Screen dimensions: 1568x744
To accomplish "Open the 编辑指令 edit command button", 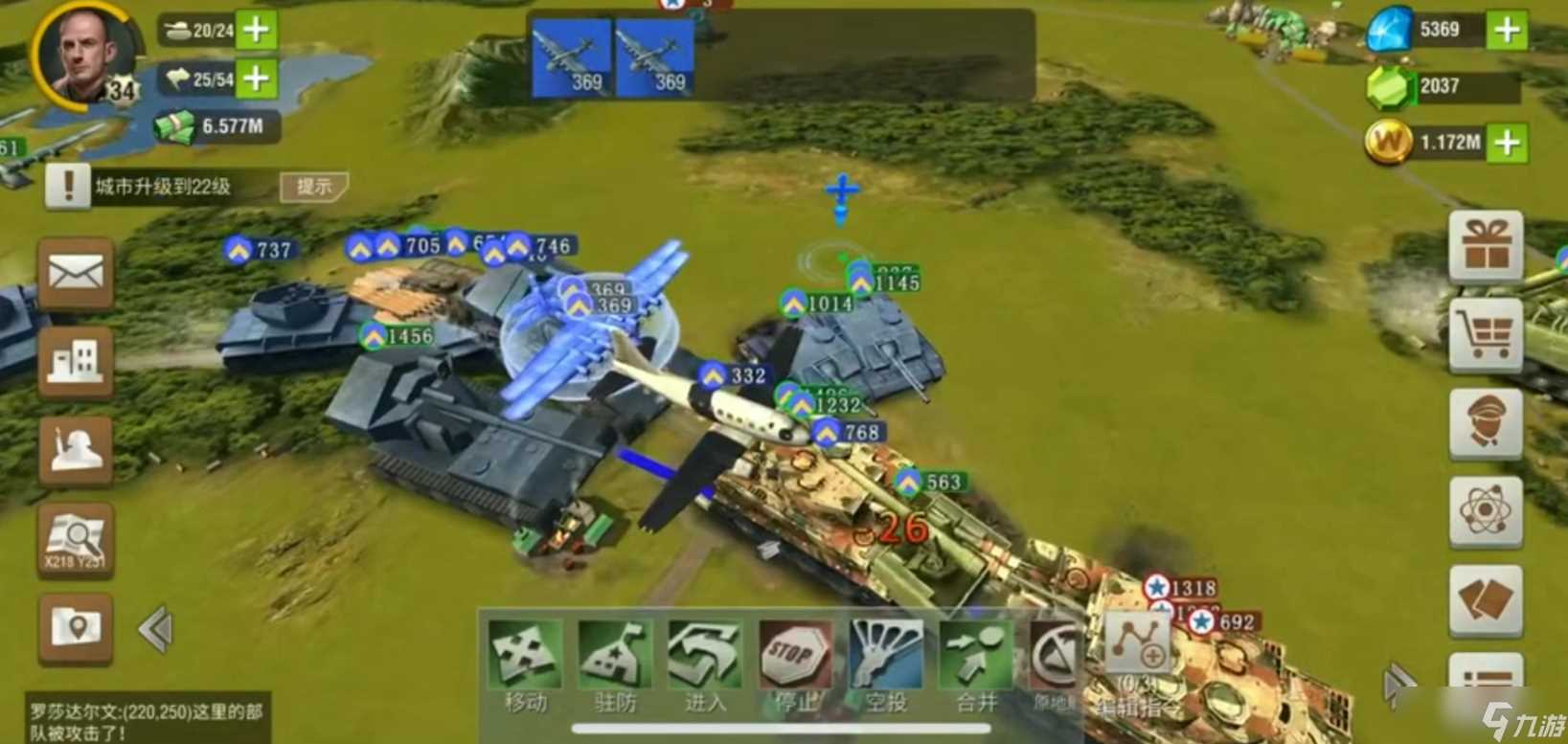I will (1138, 649).
